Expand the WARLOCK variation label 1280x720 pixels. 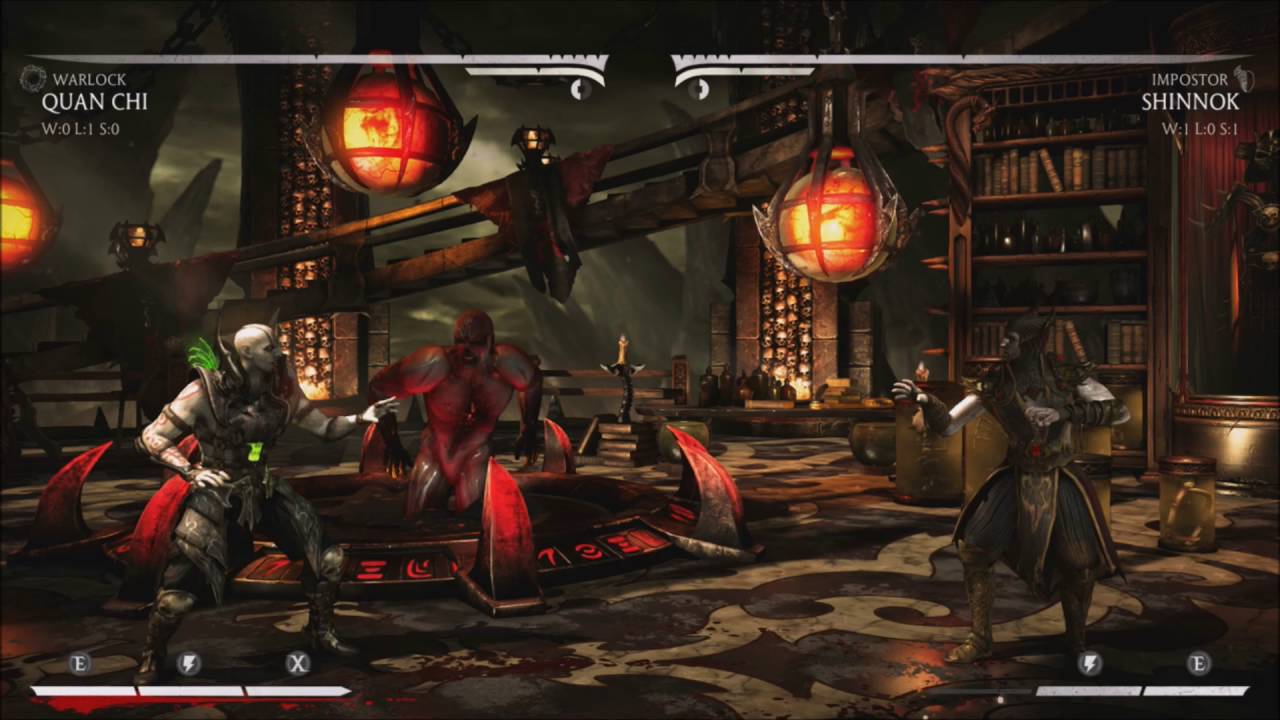pyautogui.click(x=88, y=76)
